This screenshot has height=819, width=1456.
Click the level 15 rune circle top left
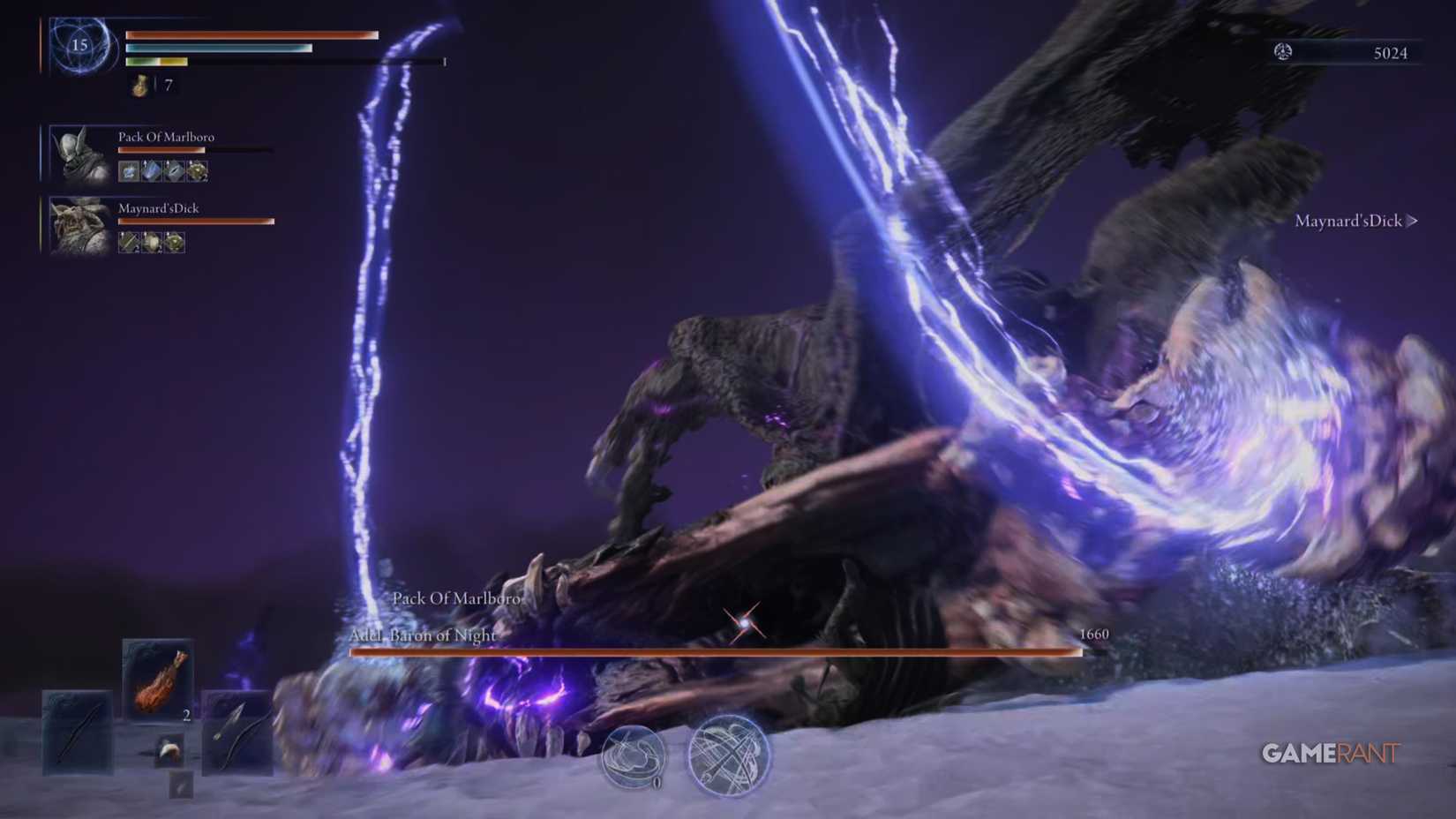pos(78,44)
